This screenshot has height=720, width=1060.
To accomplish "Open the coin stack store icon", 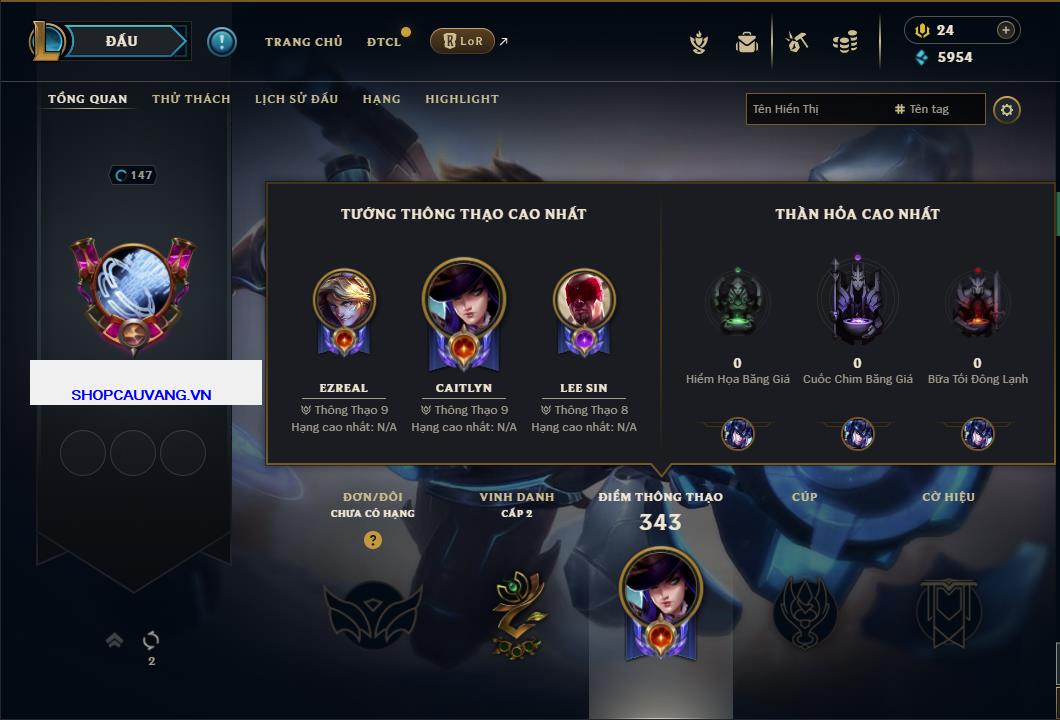I will pyautogui.click(x=845, y=42).
